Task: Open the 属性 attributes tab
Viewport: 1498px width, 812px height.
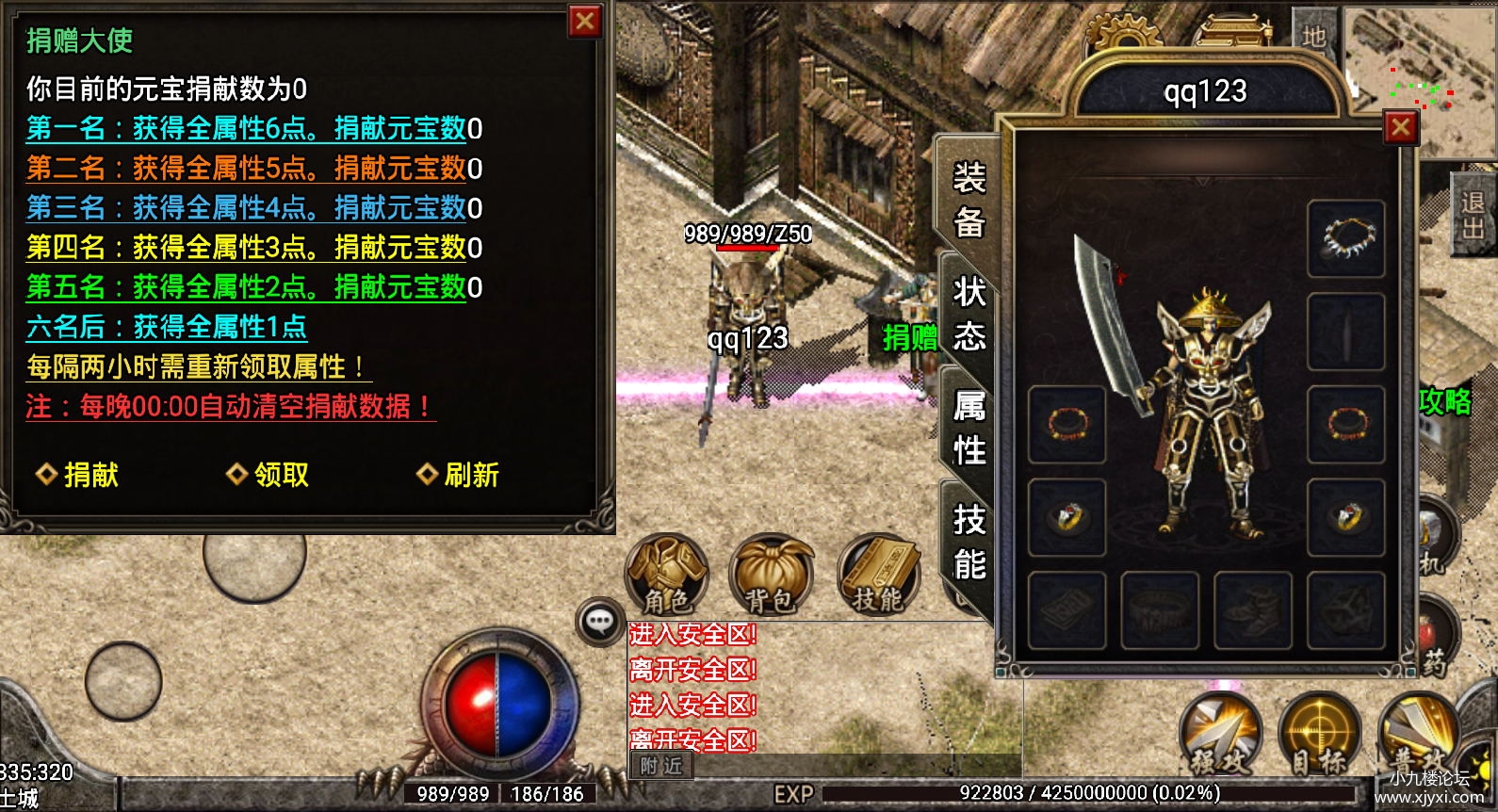Action: 969,428
